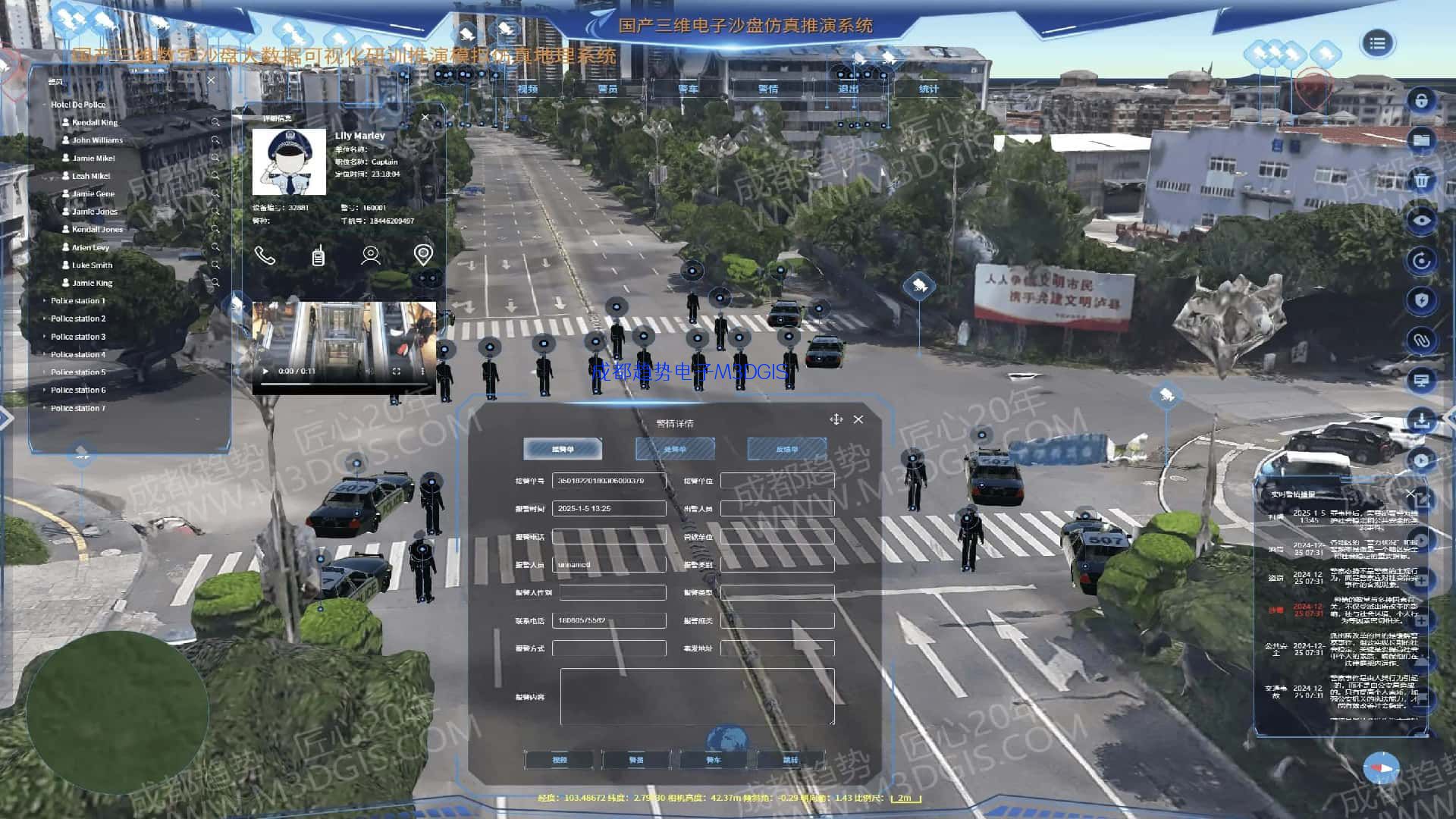Call Lily Marley with the phone icon
The height and width of the screenshot is (819, 1456).
click(265, 256)
